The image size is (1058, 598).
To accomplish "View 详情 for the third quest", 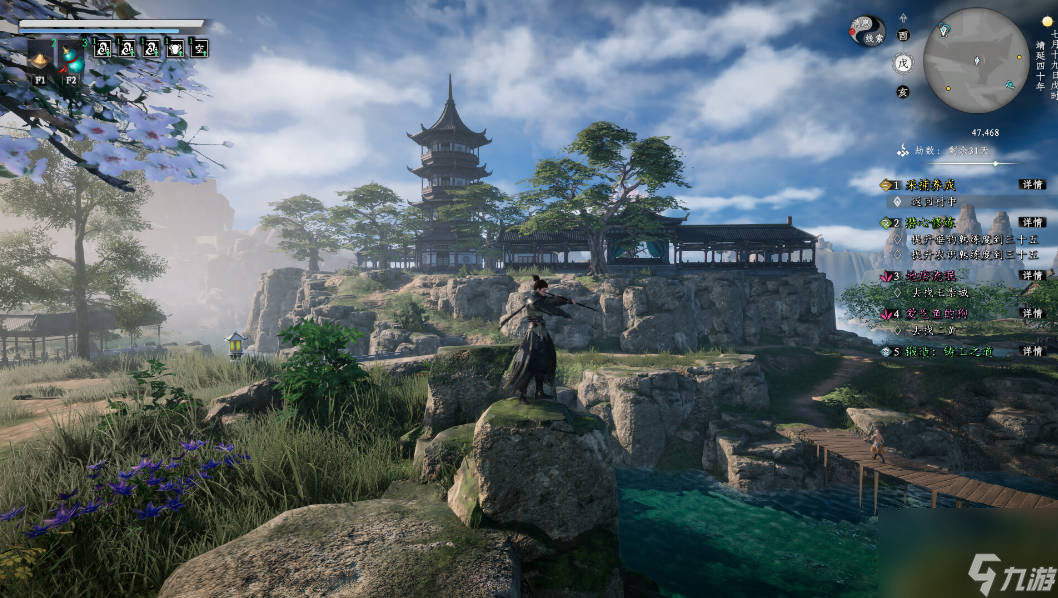I will coord(1032,275).
